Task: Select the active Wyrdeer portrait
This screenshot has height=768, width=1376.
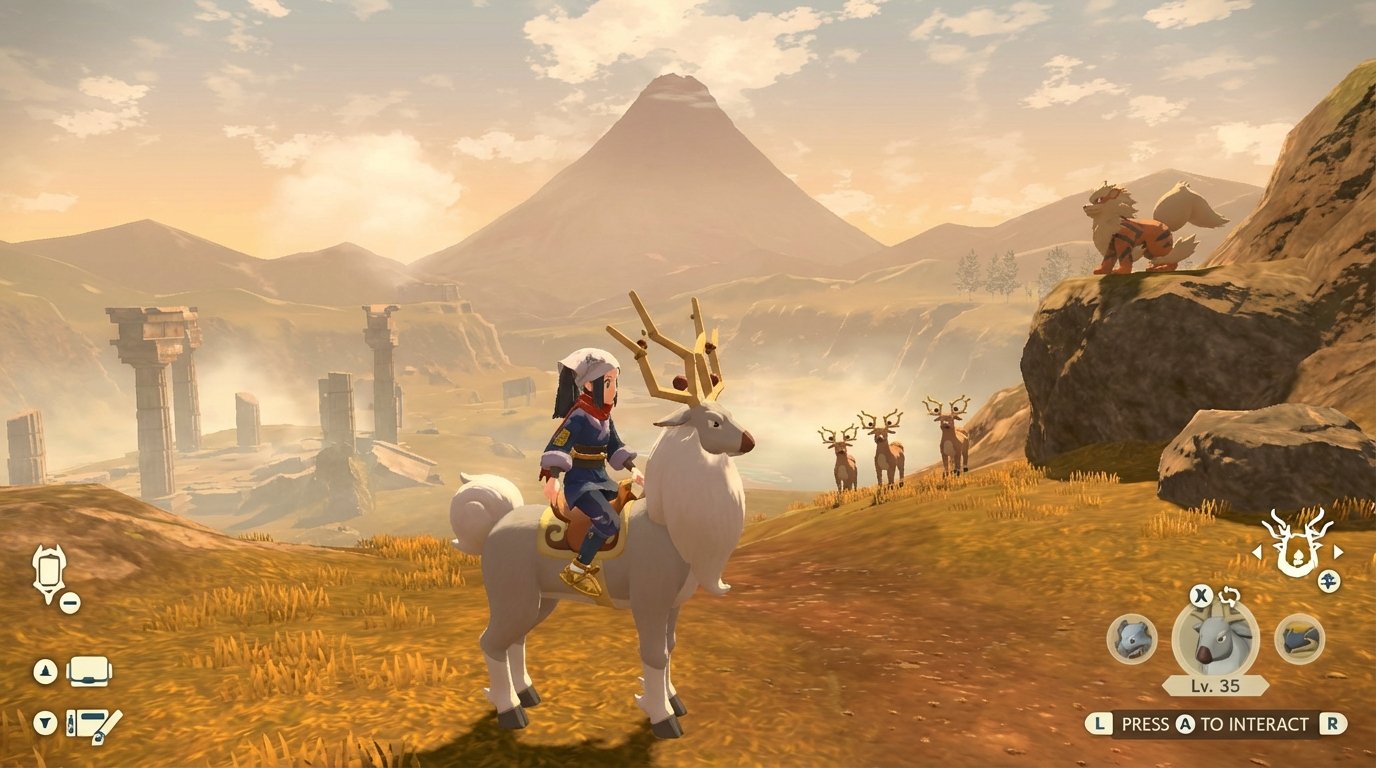Action: (1213, 639)
